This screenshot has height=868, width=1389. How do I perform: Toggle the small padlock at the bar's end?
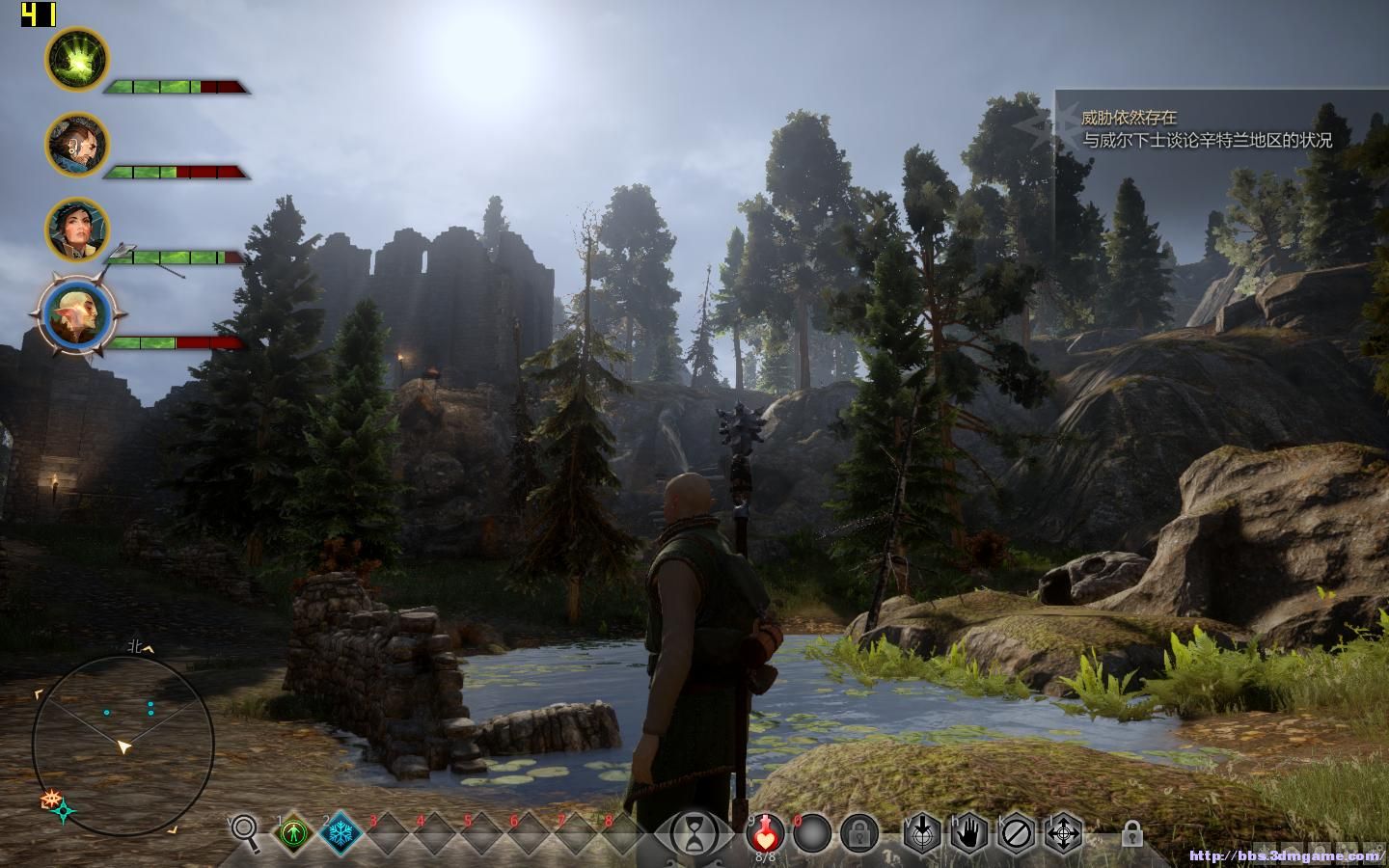pyautogui.click(x=1132, y=833)
